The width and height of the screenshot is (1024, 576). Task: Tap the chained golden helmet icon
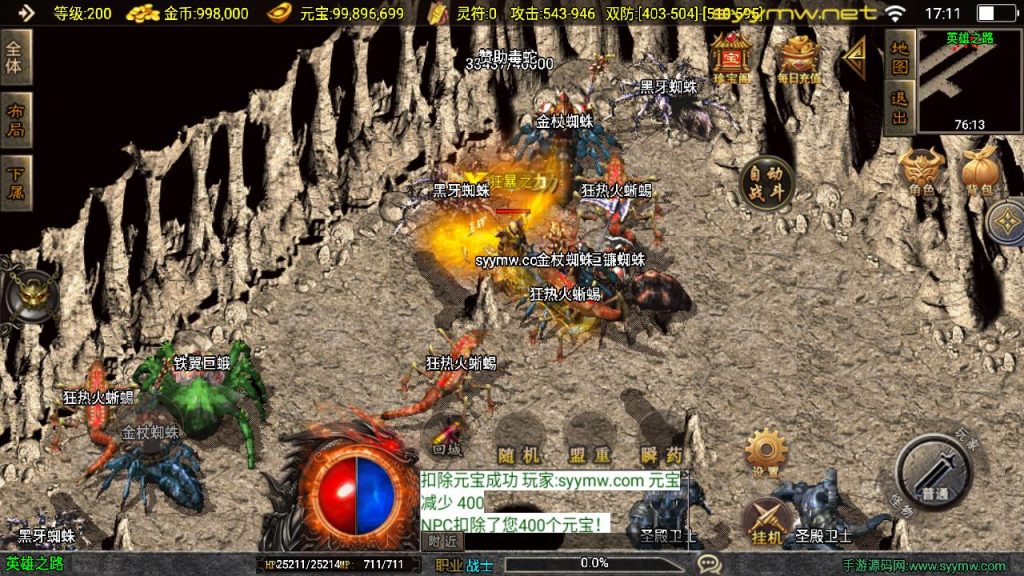click(x=32, y=294)
